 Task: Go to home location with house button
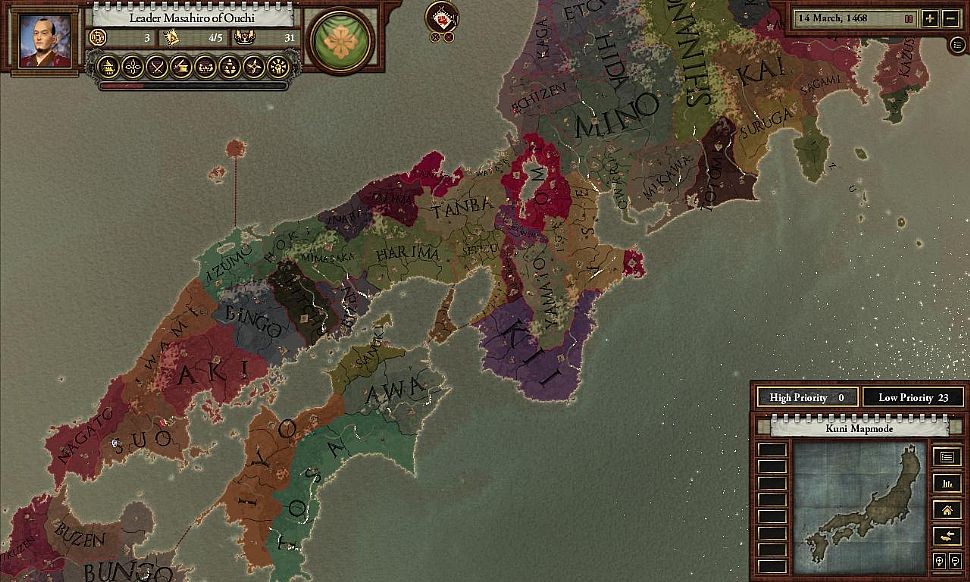(945, 510)
